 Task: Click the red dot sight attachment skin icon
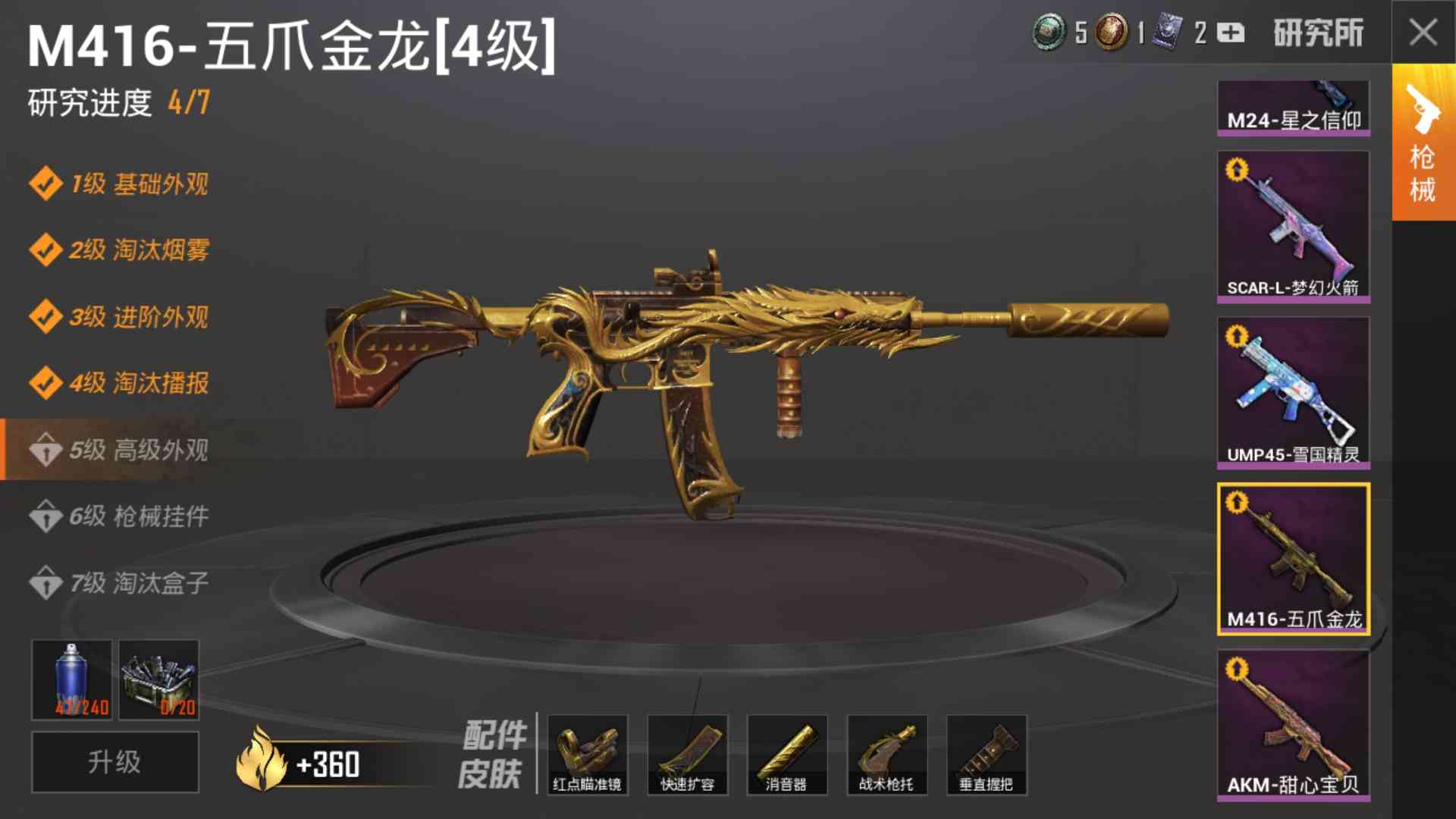coord(587,755)
